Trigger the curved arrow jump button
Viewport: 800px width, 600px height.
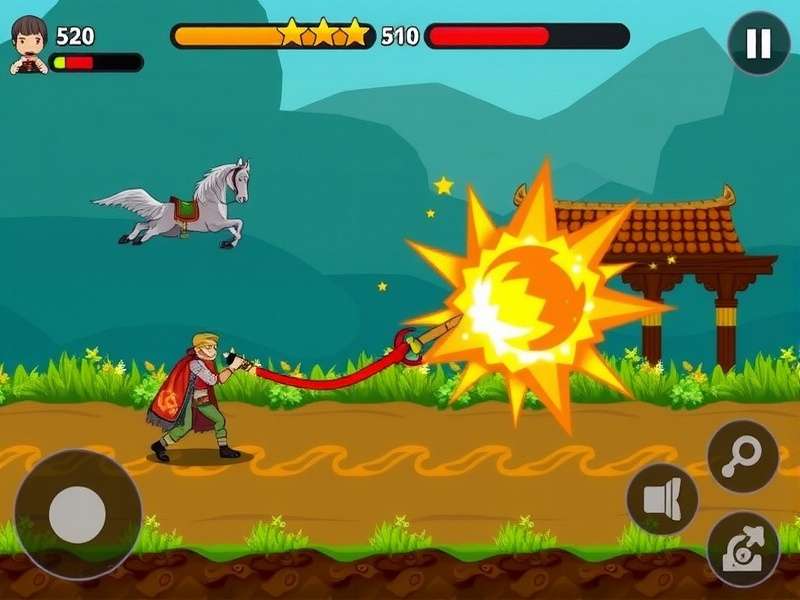(x=742, y=548)
